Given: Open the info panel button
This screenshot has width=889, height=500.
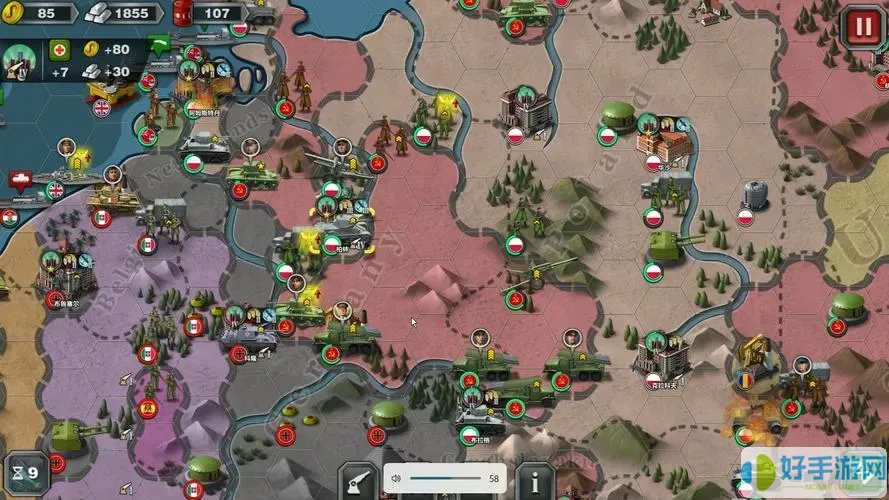Looking at the screenshot, I should click(x=535, y=481).
